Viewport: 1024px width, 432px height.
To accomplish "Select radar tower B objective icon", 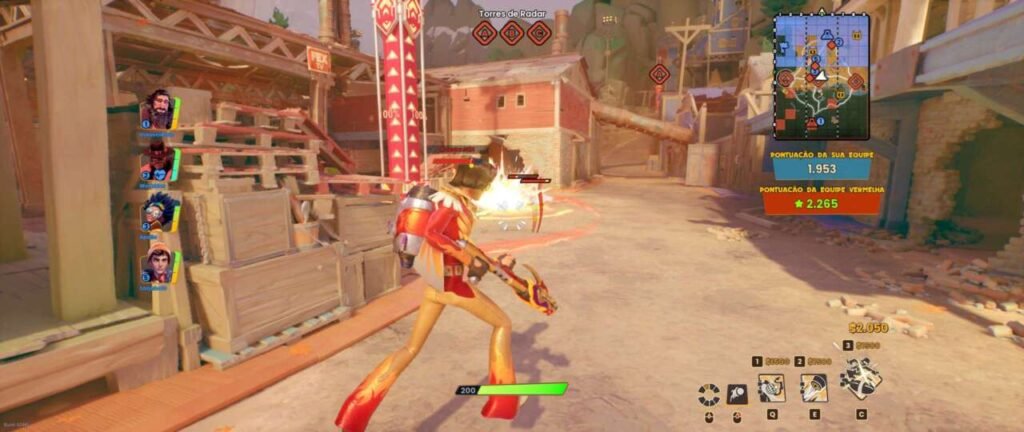I will pos(512,34).
